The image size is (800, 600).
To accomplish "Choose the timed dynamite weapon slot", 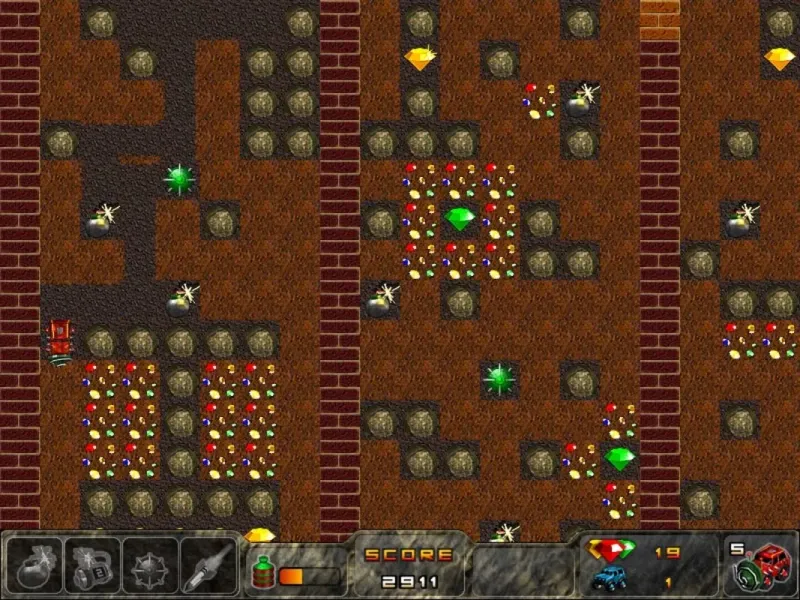I will pos(92,565).
